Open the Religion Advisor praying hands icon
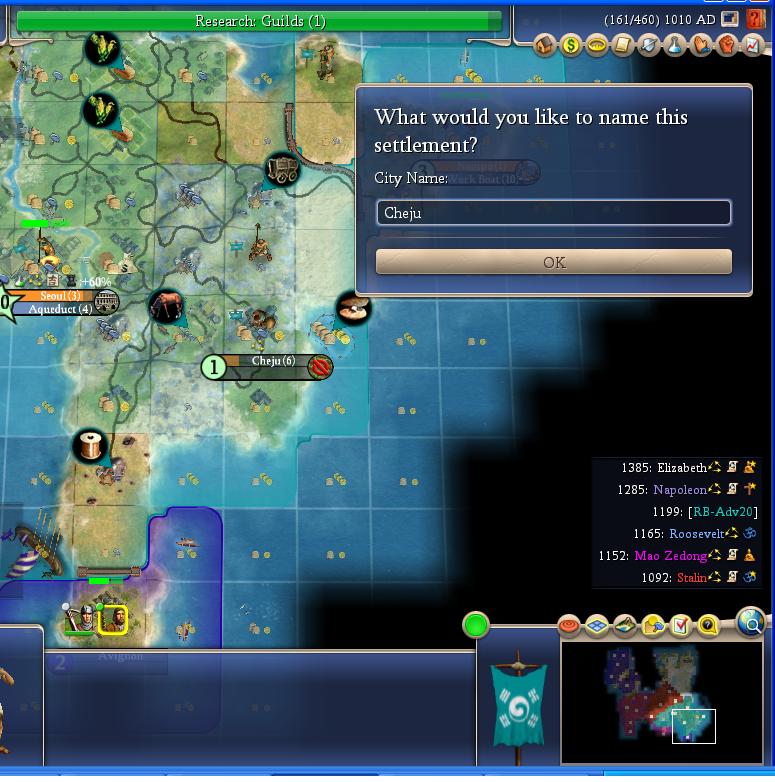775x782 pixels. coord(701,45)
